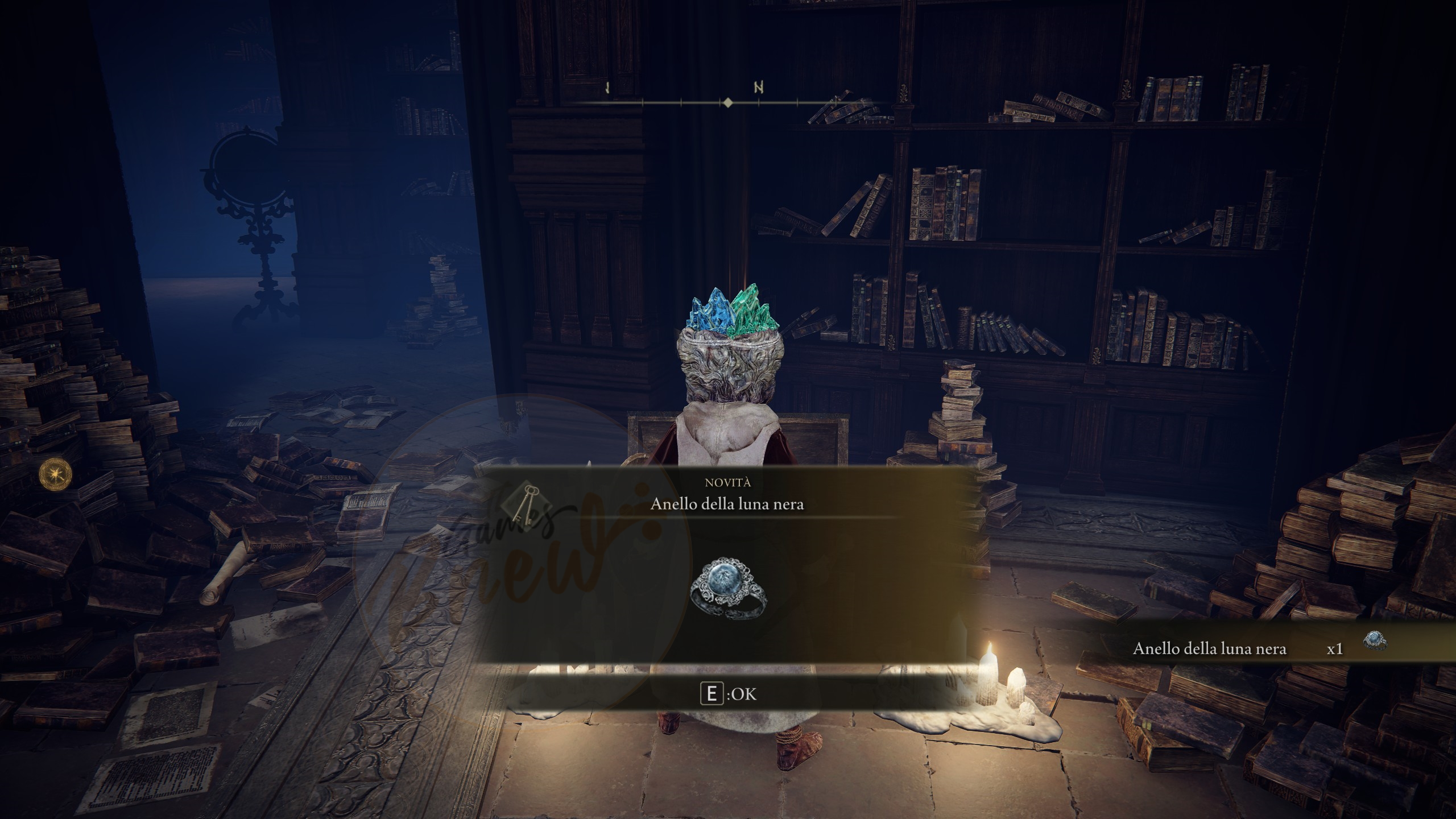Select the Anello della luna nera ring image
1456x819 pixels.
(729, 589)
